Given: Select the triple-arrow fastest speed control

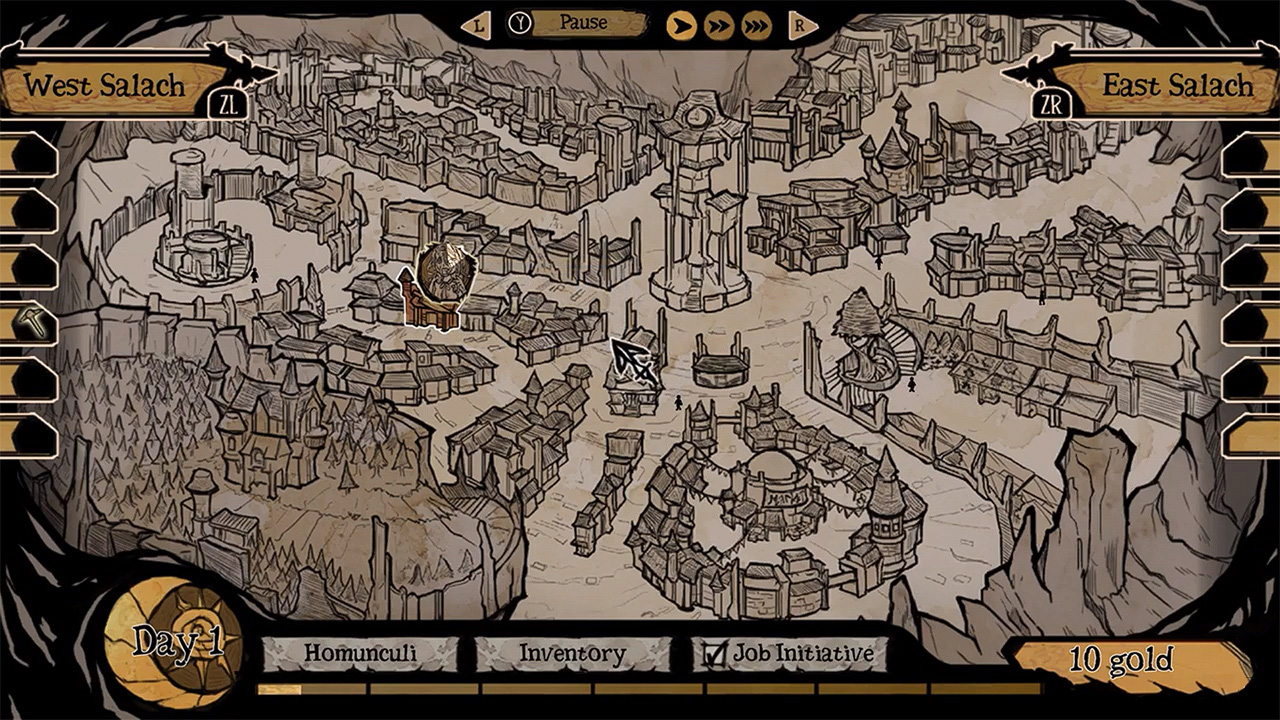Looking at the screenshot, I should [757, 23].
